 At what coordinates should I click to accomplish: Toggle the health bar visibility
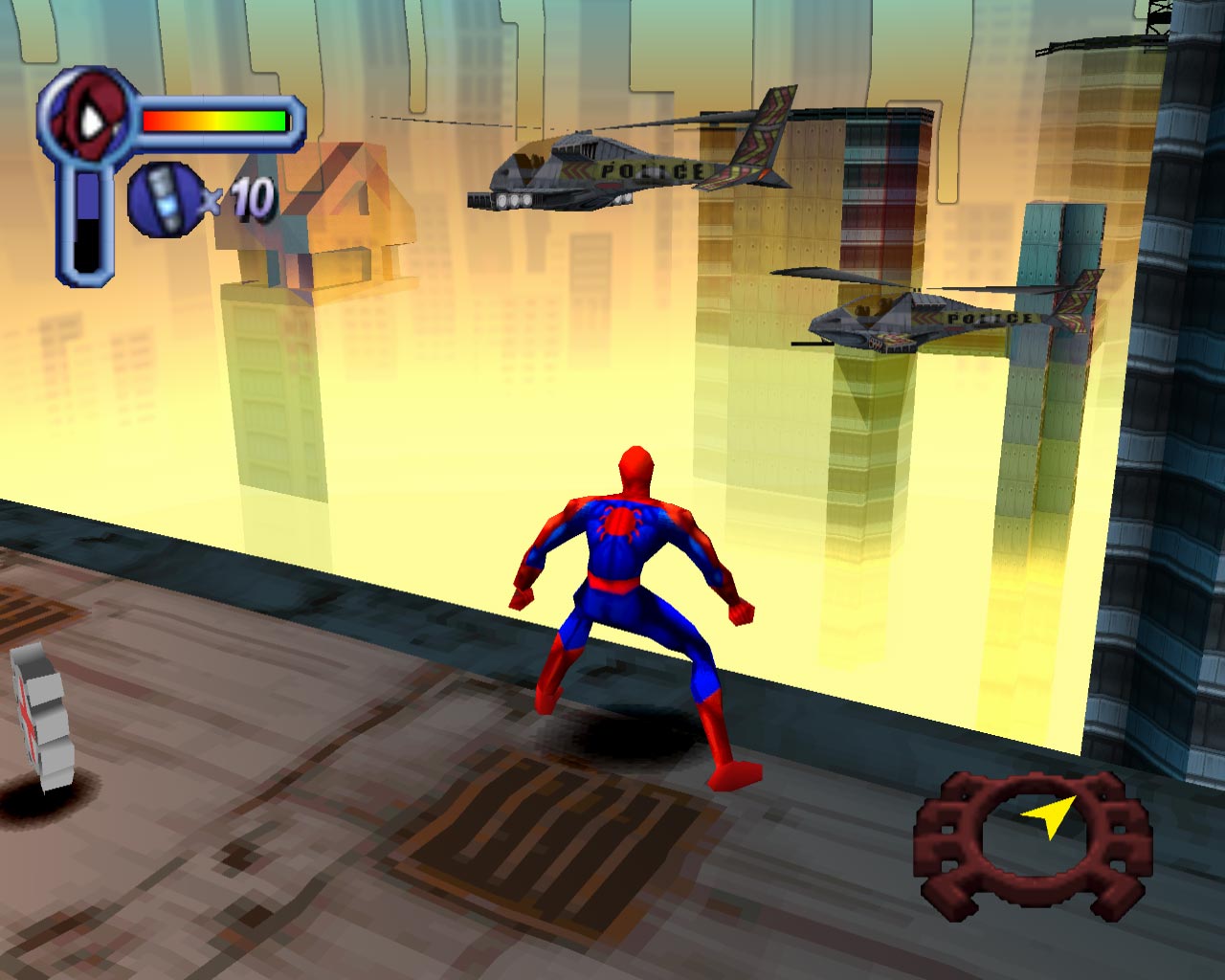215,121
